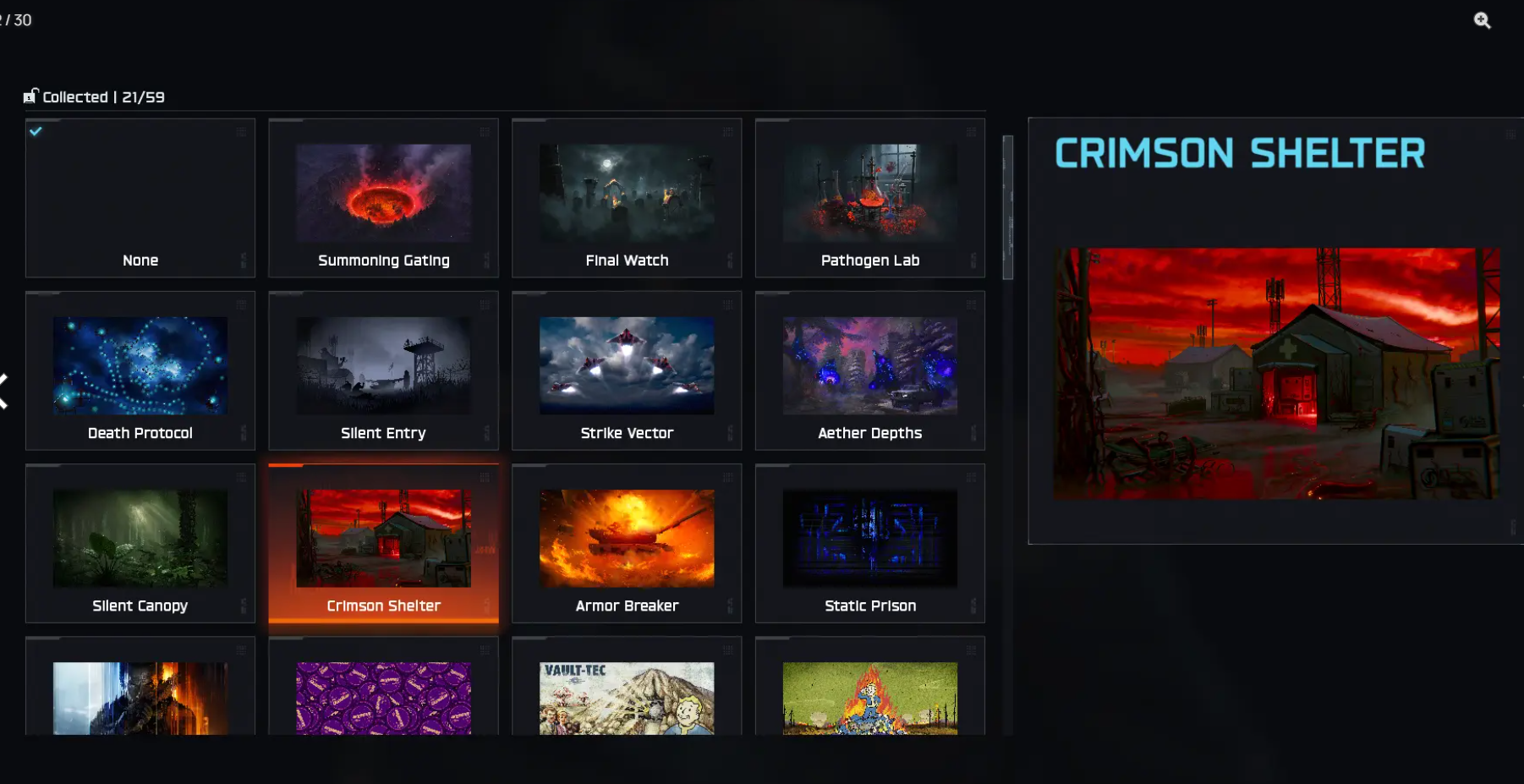Go back with the left arrow
This screenshot has width=1524, height=784.
pyautogui.click(x=4, y=391)
